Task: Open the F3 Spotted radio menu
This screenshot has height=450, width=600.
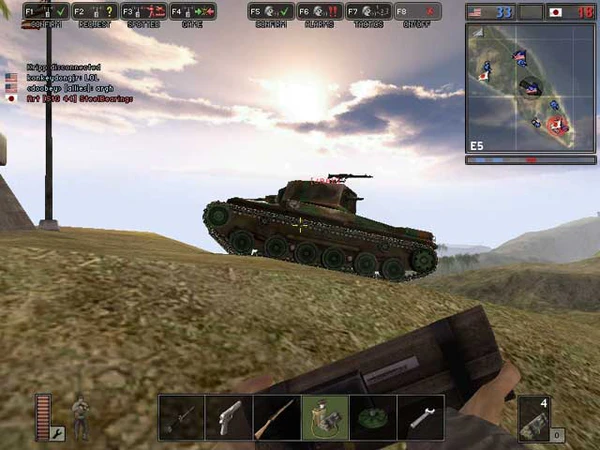Action: coord(143,12)
